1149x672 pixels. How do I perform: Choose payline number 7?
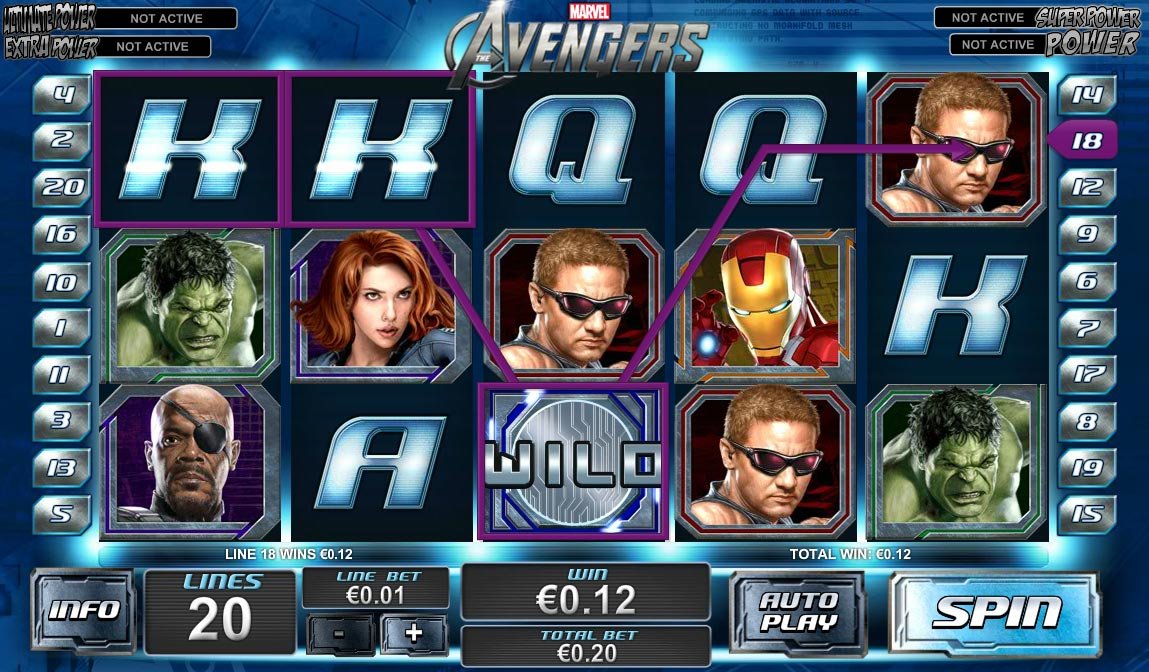(1086, 327)
